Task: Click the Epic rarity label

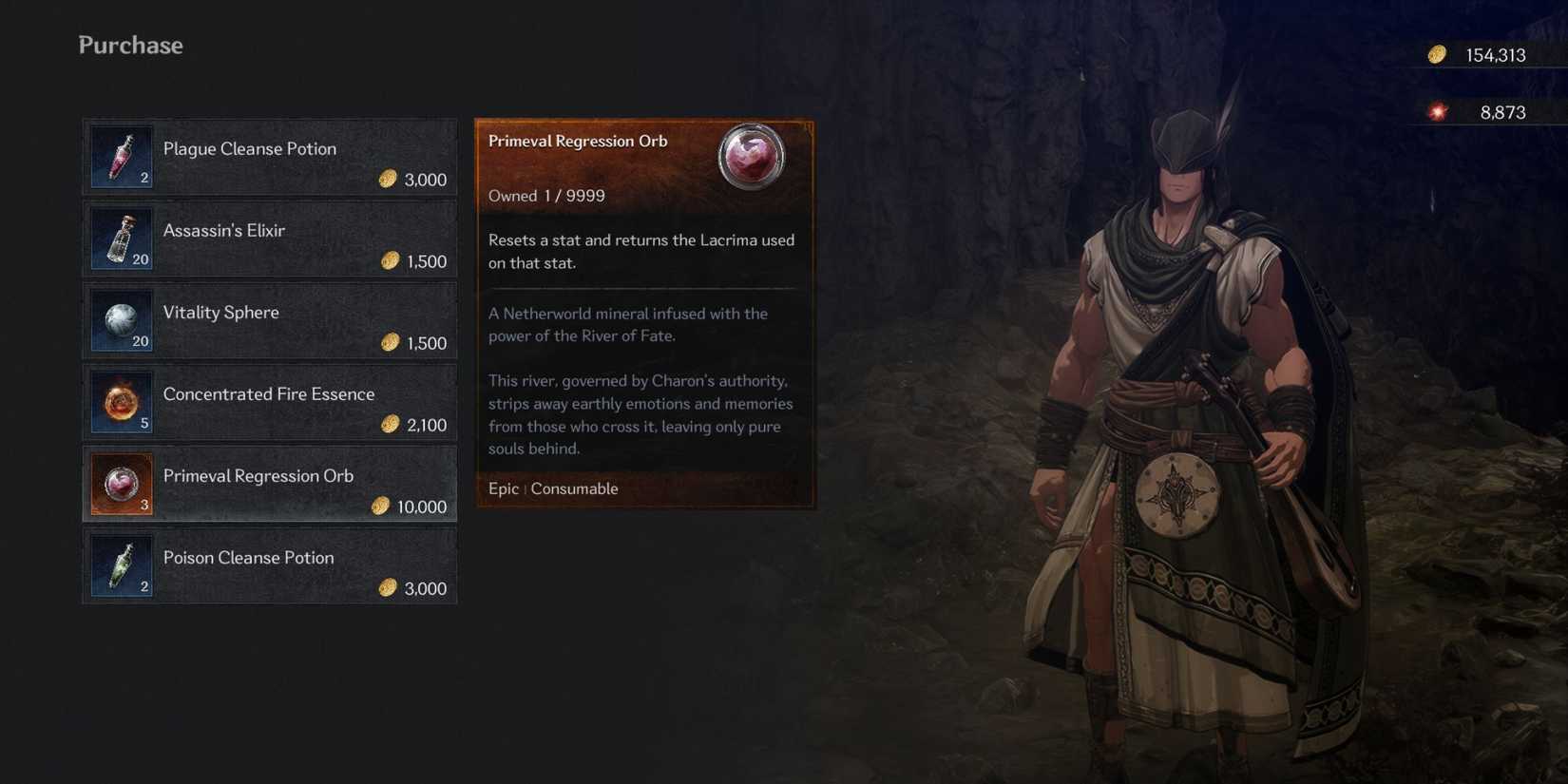Action: pos(503,488)
